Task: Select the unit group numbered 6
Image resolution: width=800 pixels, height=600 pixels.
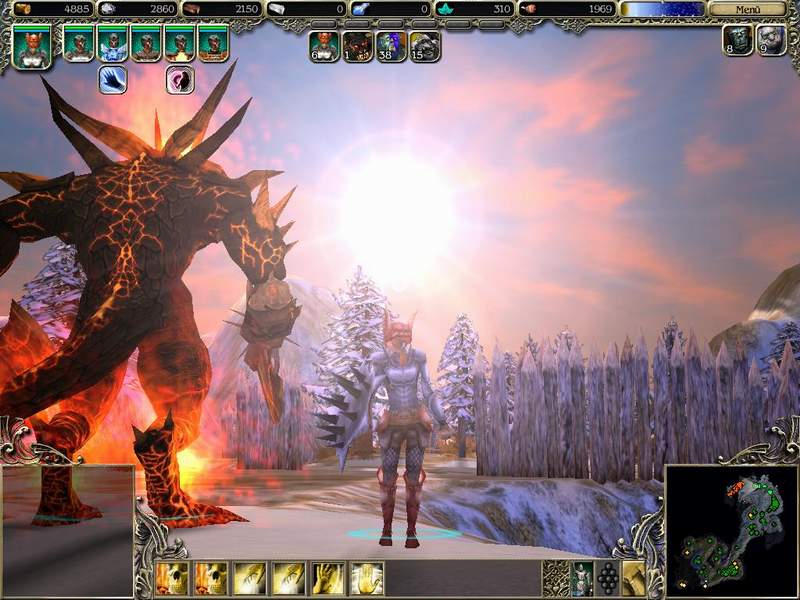Action: (x=324, y=46)
